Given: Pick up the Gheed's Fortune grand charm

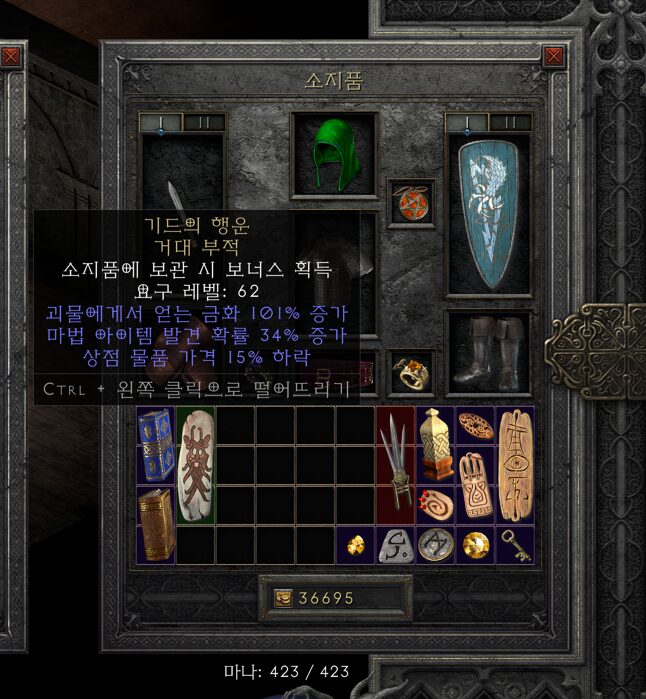Looking at the screenshot, I should pos(195,466).
